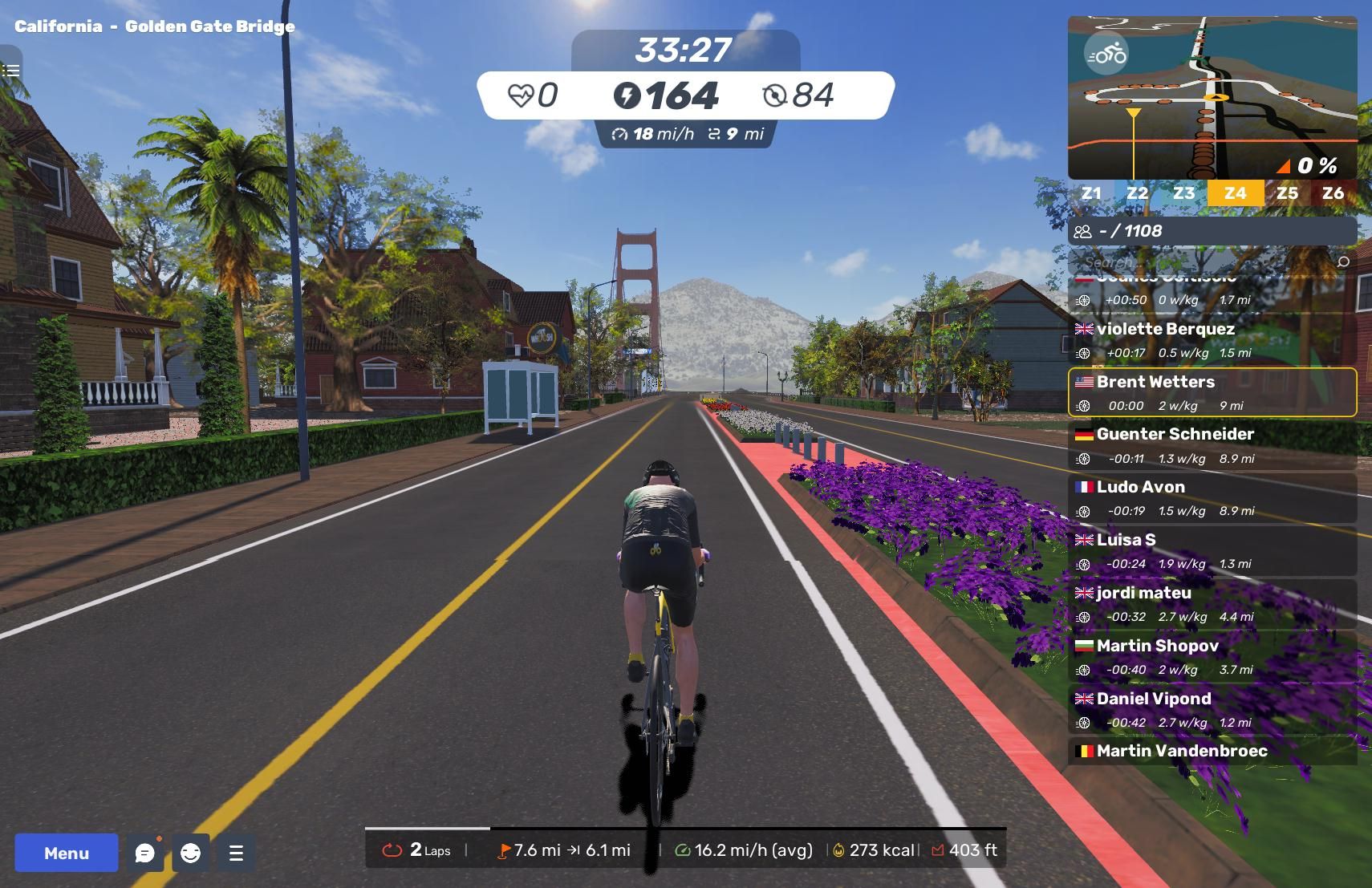
Task: Toggle the side list panel icon
Action: 10,71
